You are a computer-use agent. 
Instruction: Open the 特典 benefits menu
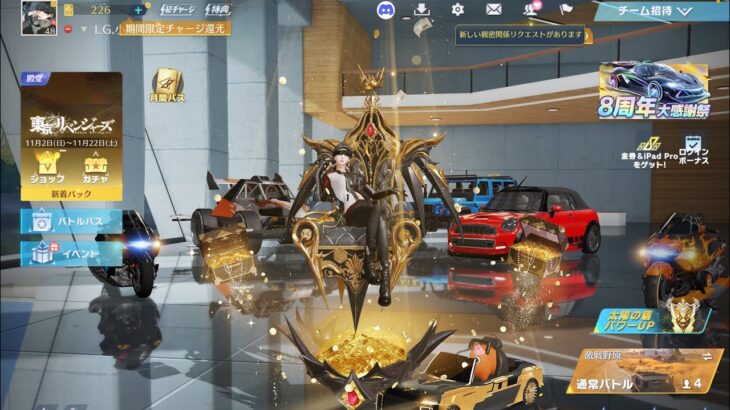pos(216,9)
